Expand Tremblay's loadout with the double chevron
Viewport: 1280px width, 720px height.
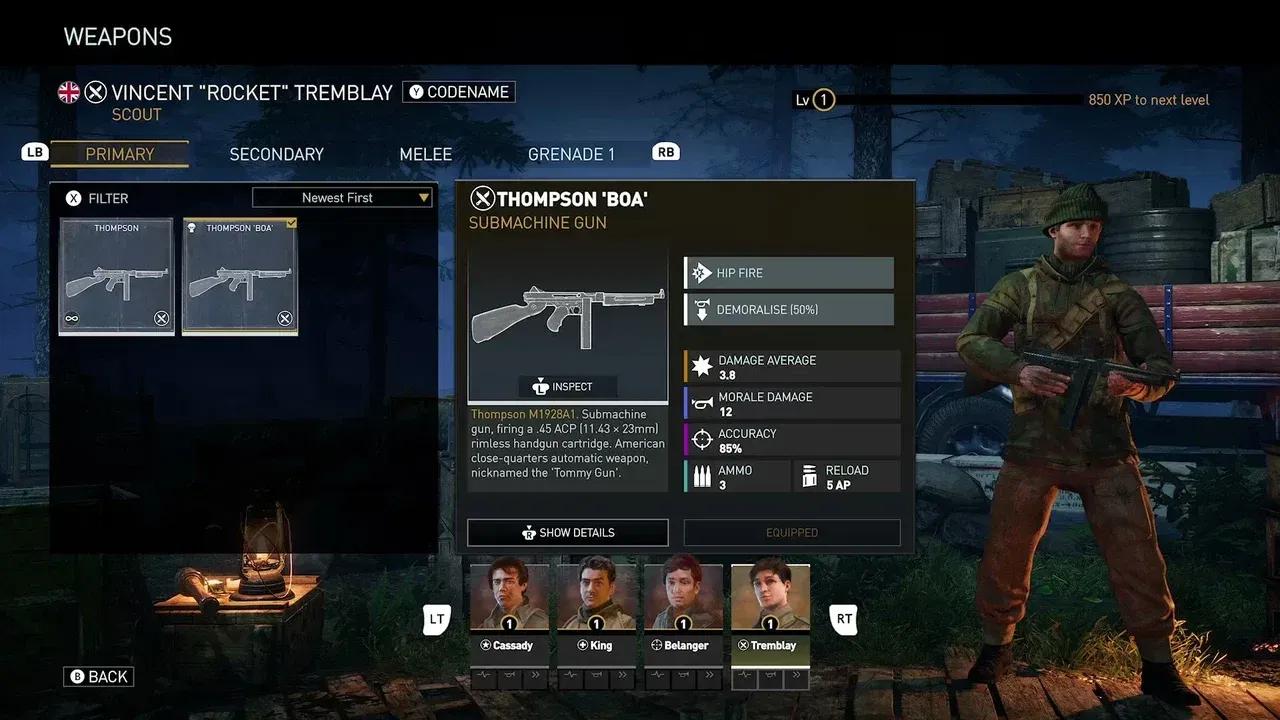797,677
